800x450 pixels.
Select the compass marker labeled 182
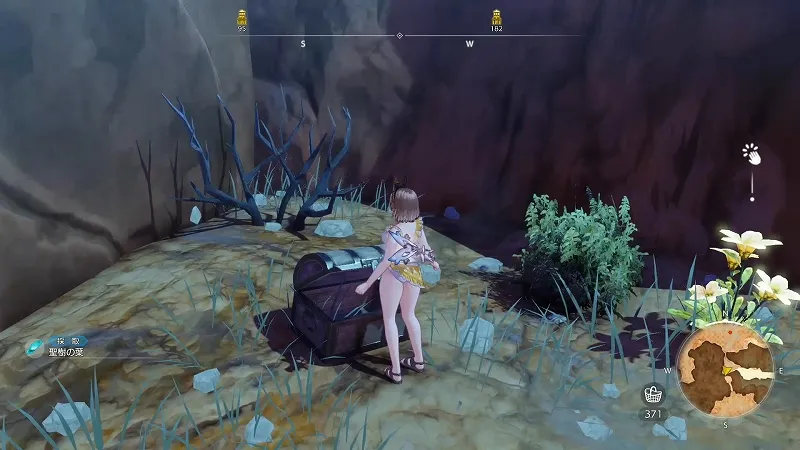(x=496, y=17)
